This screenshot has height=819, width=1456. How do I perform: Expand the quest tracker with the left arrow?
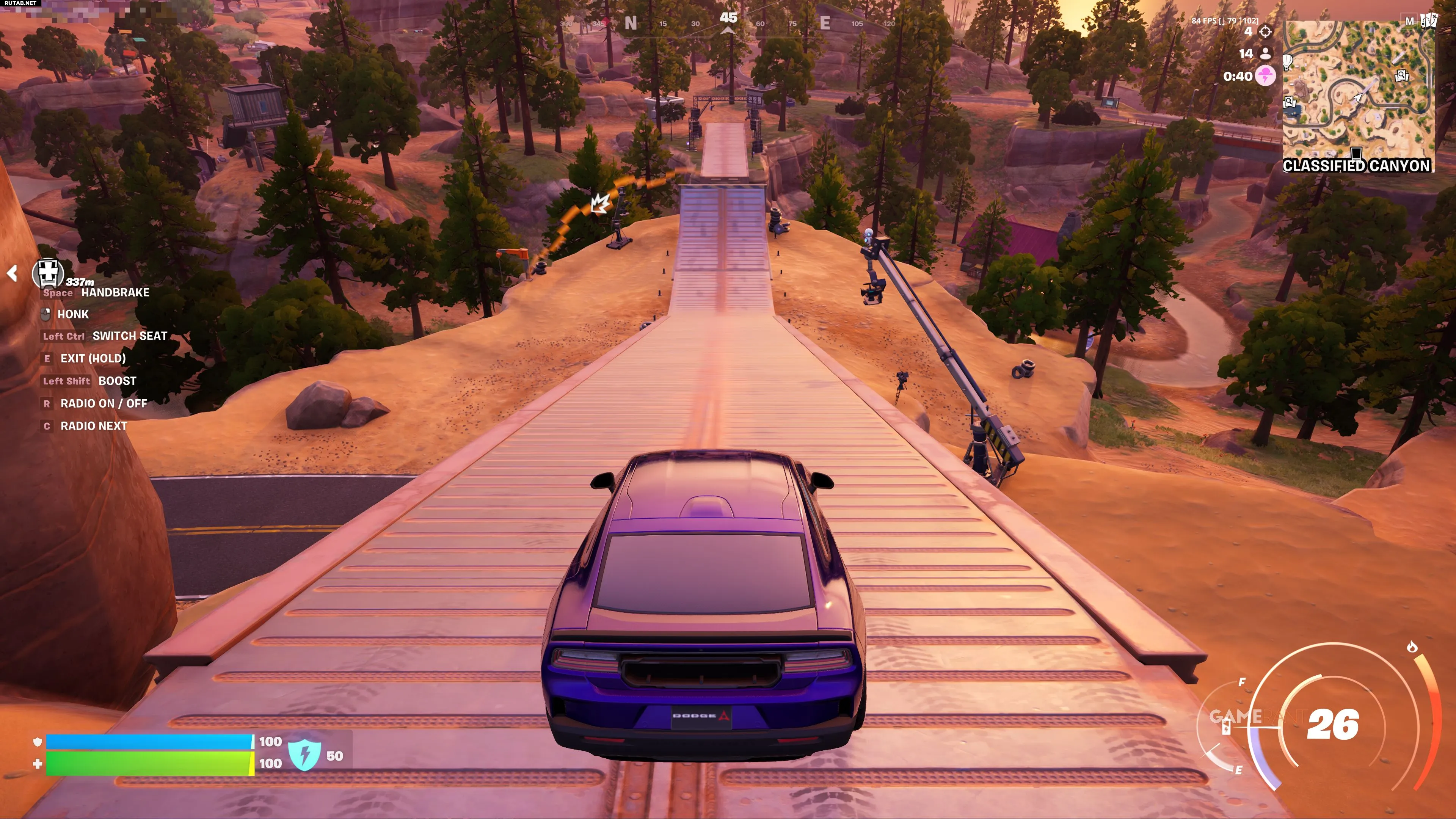click(x=13, y=273)
